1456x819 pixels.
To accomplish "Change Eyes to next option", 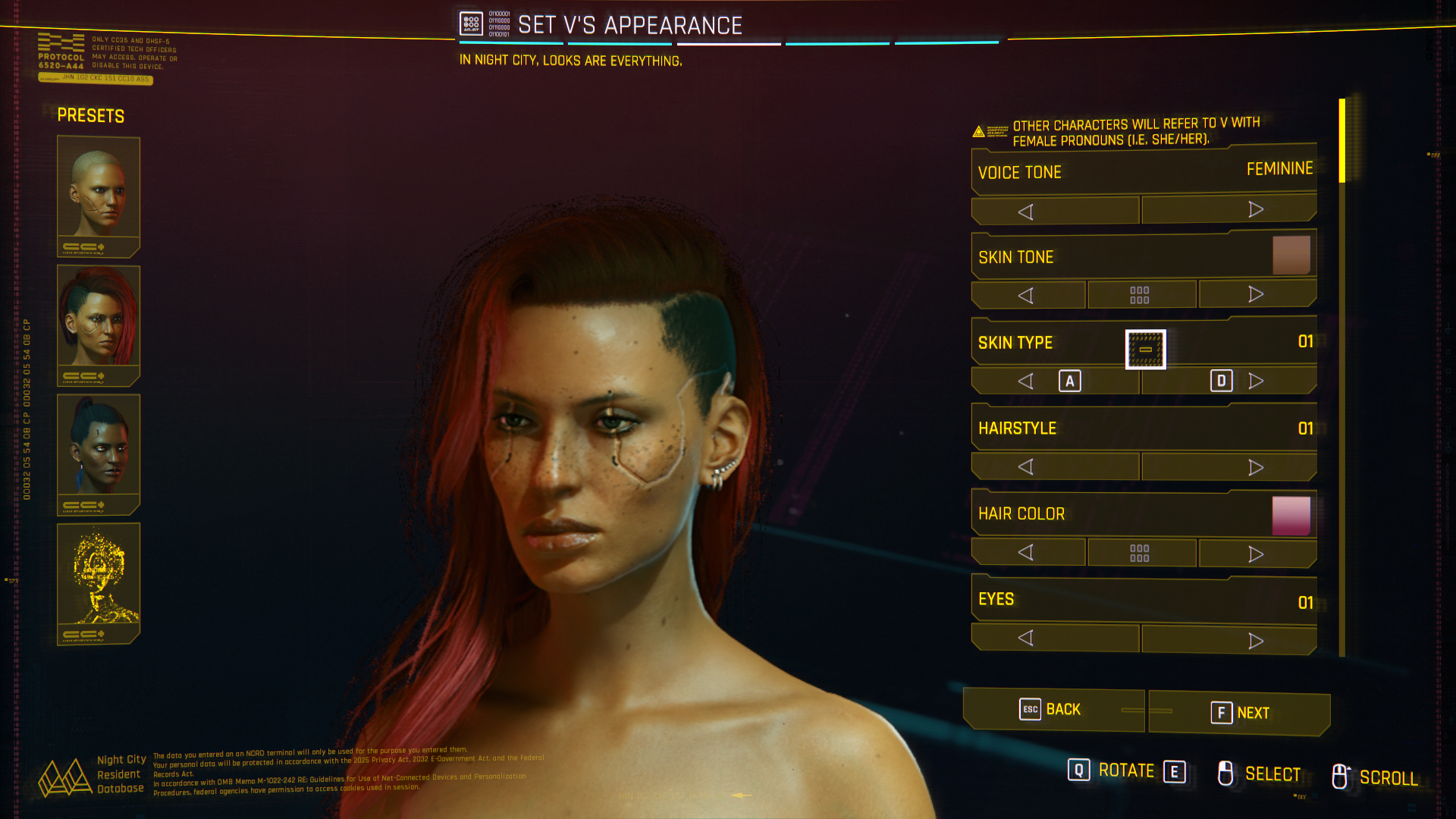I will coord(1255,641).
